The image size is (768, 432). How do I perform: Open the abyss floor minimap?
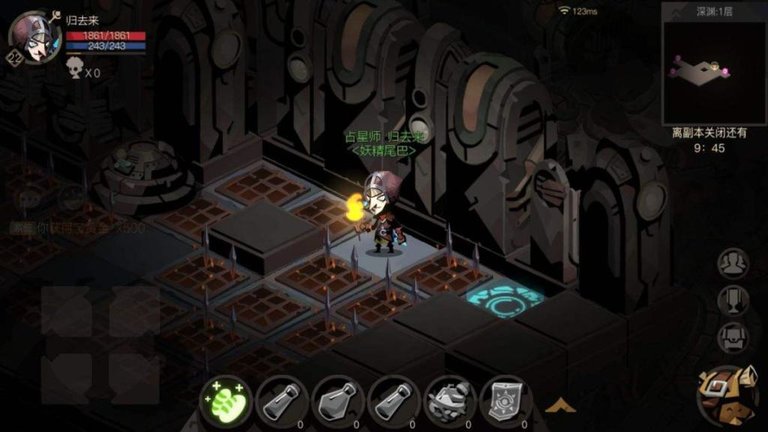(x=712, y=68)
